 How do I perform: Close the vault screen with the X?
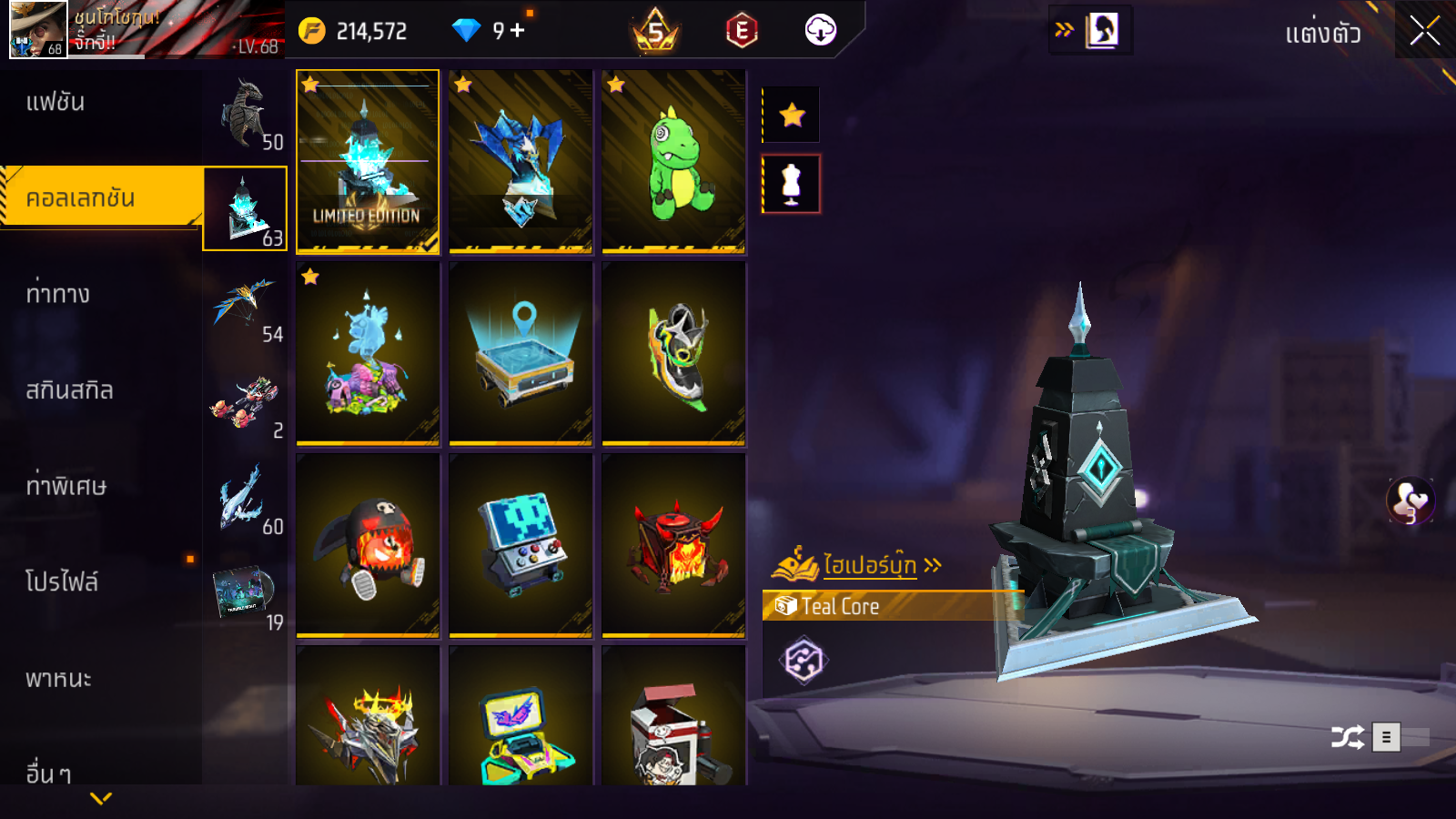pyautogui.click(x=1424, y=31)
